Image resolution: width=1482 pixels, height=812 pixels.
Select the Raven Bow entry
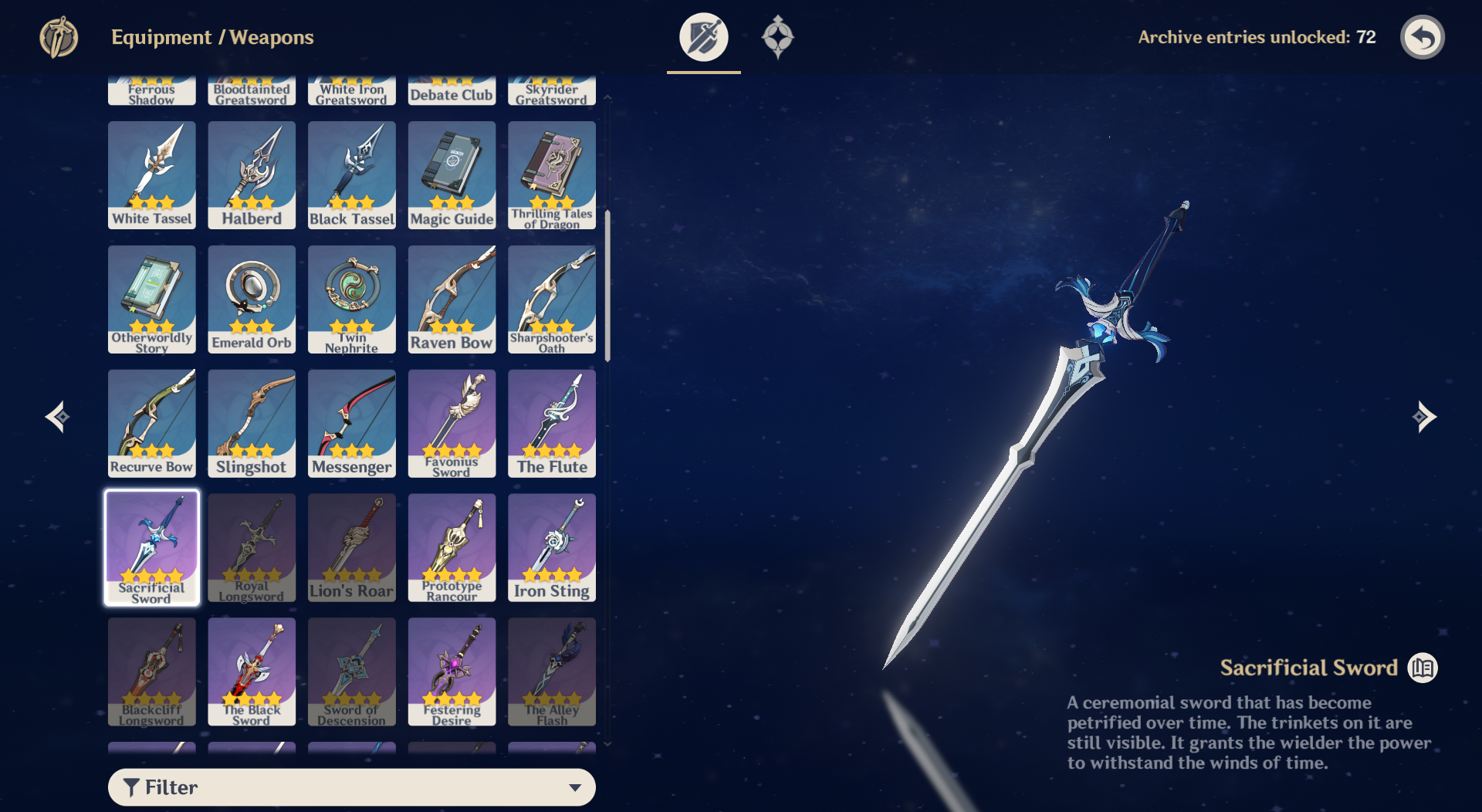(452, 299)
